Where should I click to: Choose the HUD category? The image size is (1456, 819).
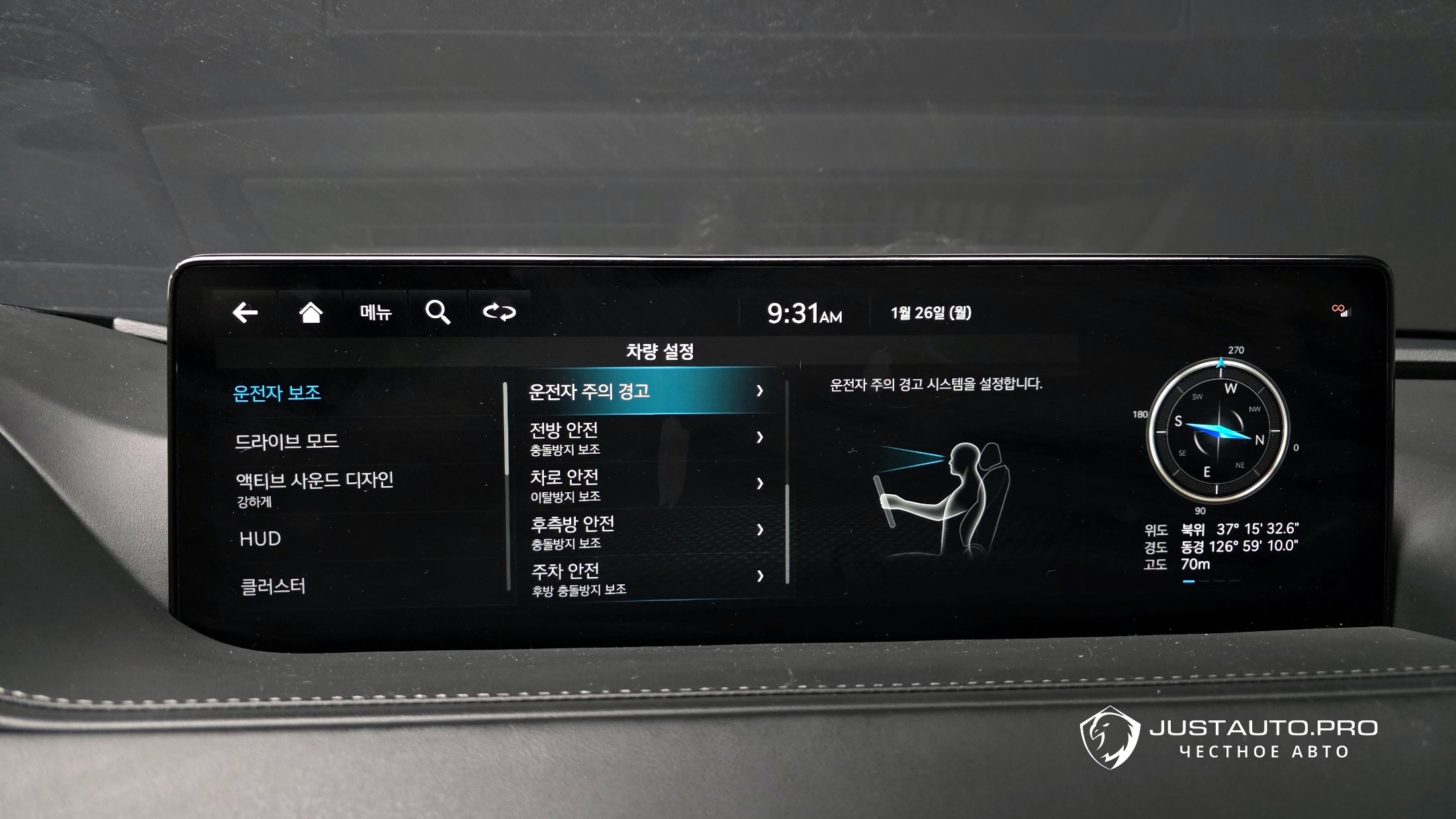(x=261, y=539)
